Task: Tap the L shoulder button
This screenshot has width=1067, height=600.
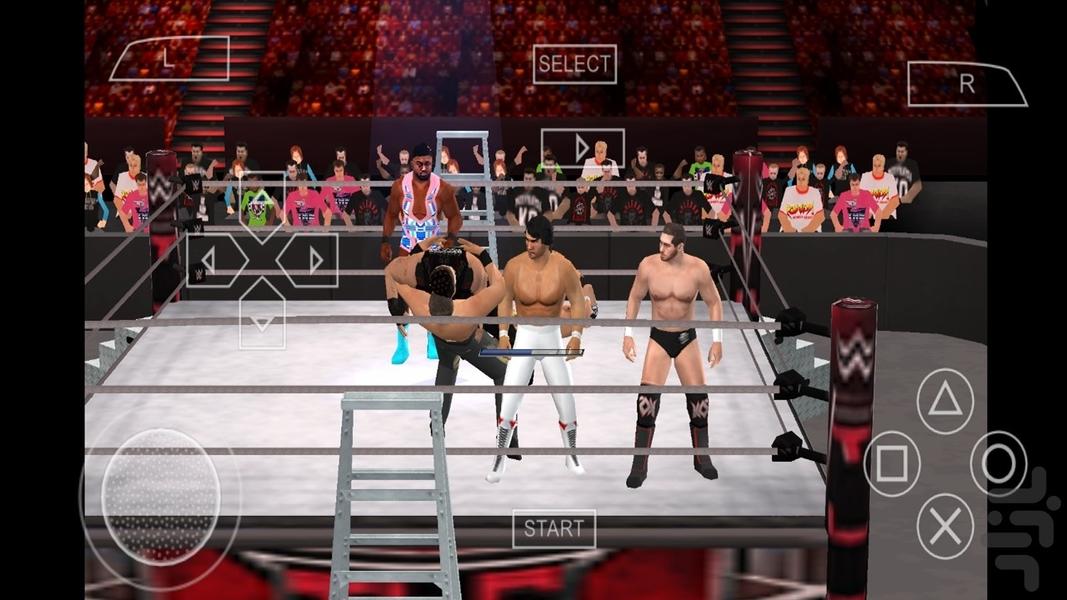Action: (x=169, y=58)
